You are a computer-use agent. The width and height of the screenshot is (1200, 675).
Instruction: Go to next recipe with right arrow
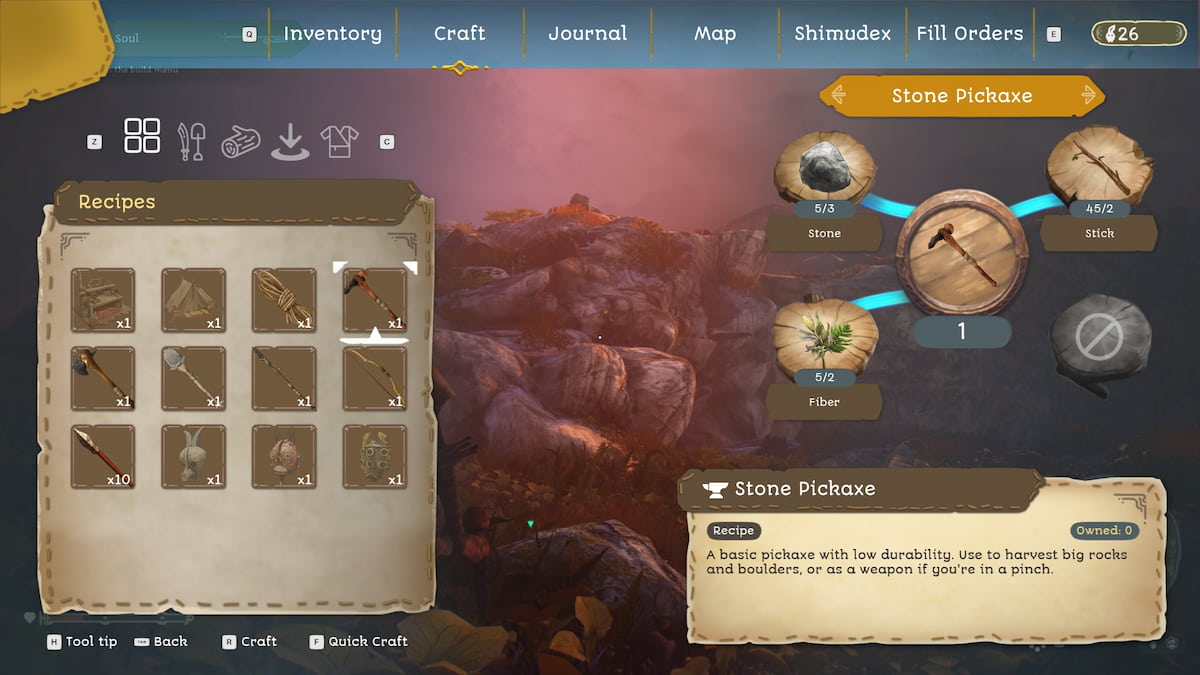click(x=1090, y=96)
